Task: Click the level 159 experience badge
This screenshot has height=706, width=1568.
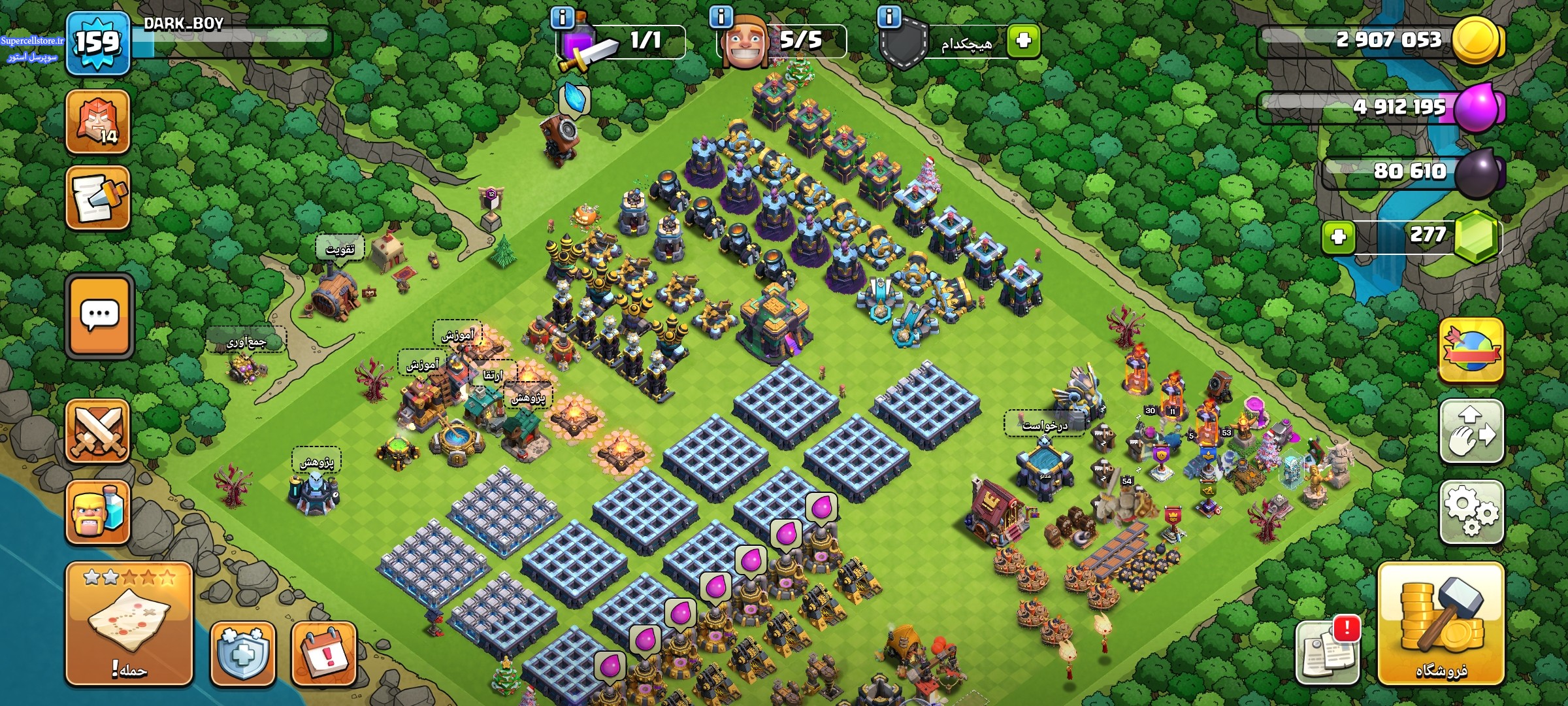Action: 98,43
